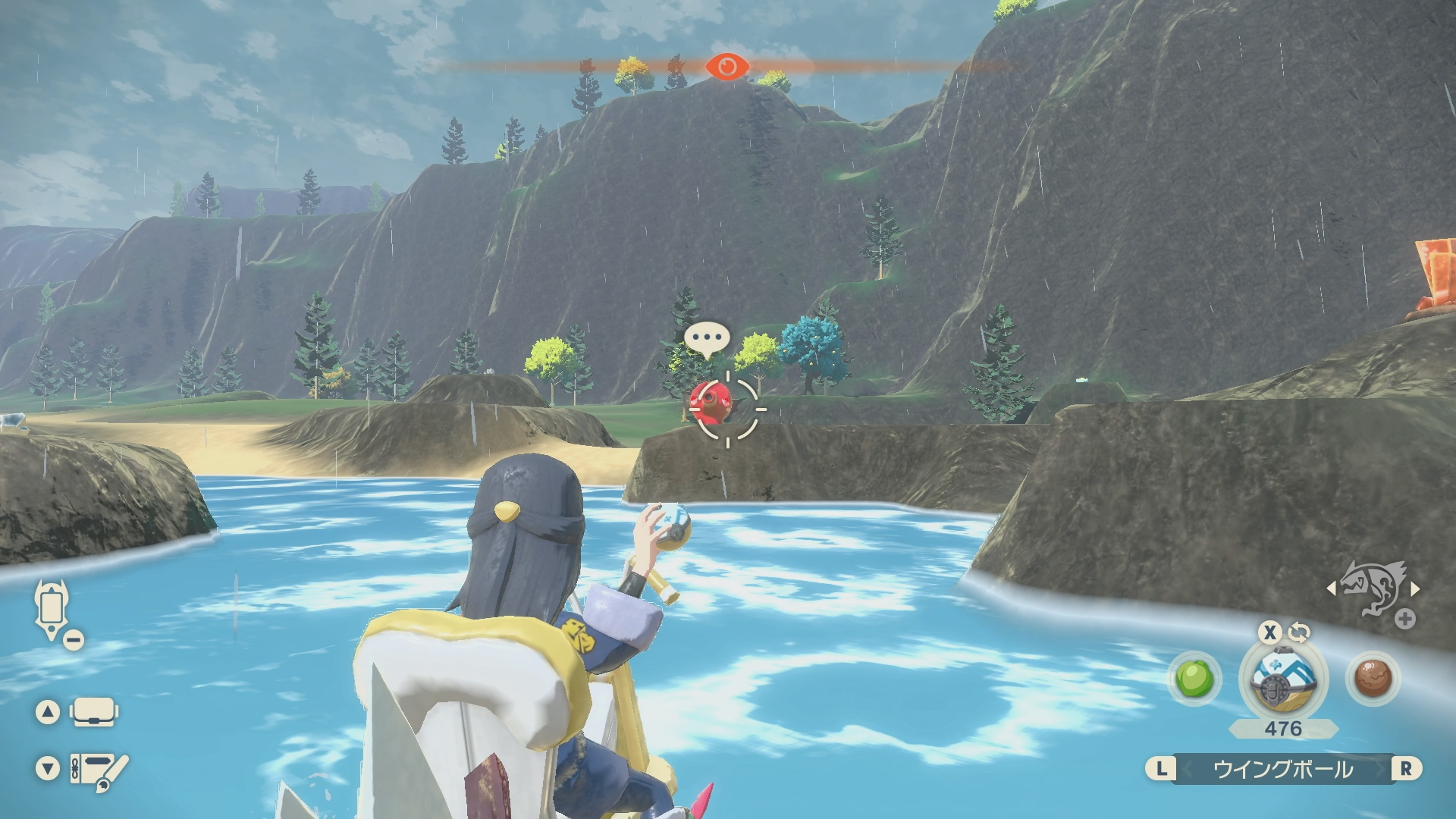The height and width of the screenshot is (819, 1456).
Task: Toggle the item/Pokémon swap arrows icon
Action: pos(1300,632)
